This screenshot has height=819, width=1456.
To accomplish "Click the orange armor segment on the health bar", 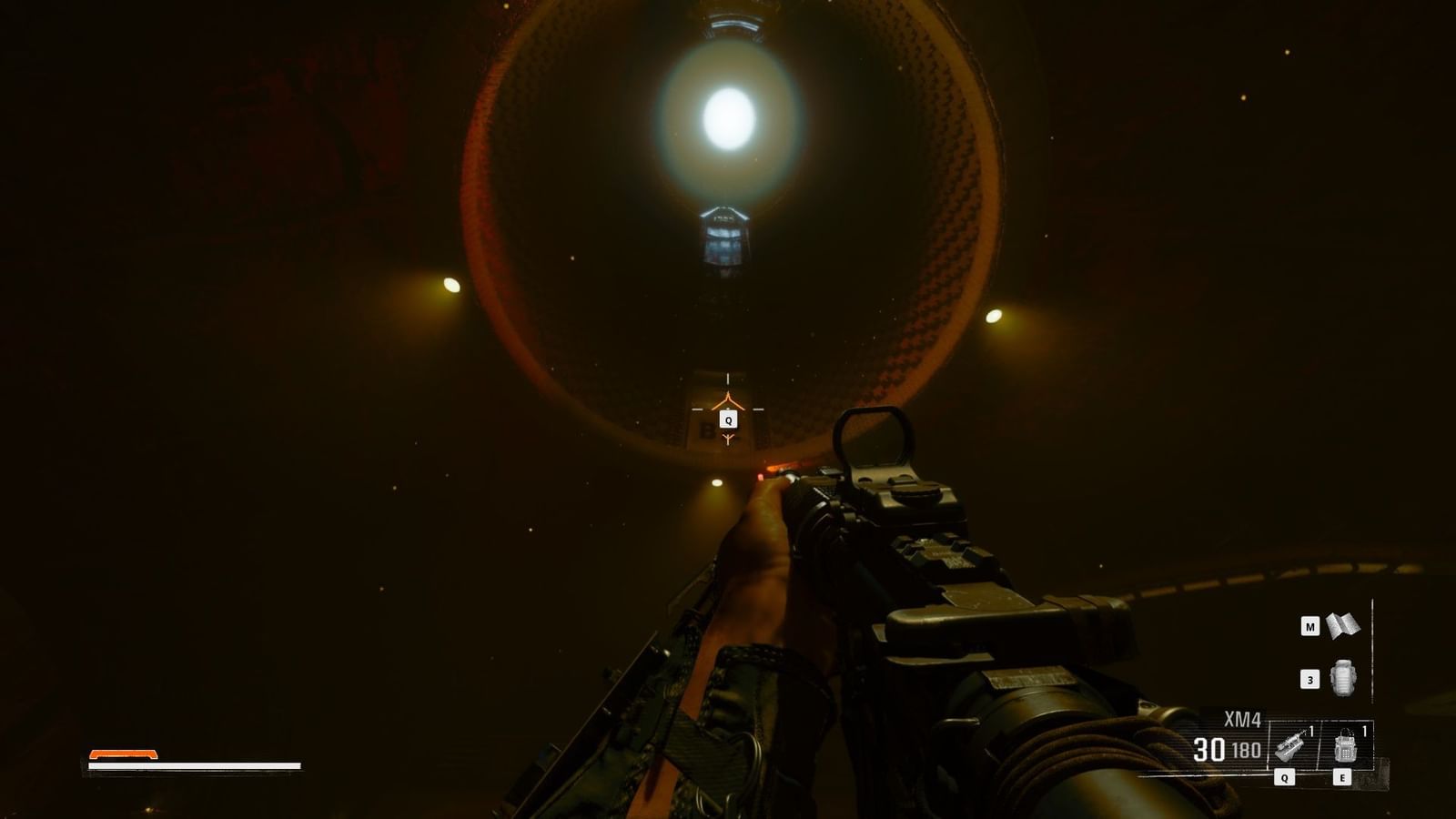I will (123, 754).
